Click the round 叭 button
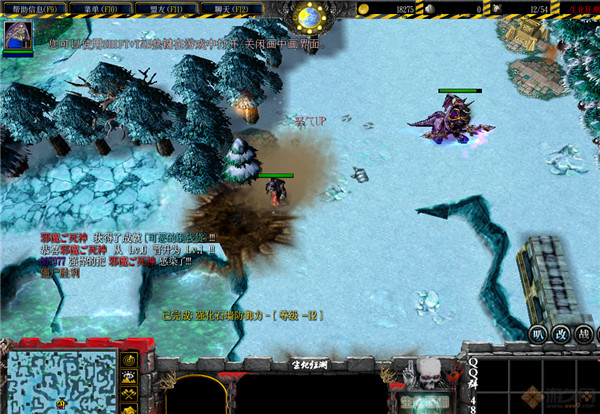Image resolution: width=600 pixels, height=414 pixels. pyautogui.click(x=539, y=335)
